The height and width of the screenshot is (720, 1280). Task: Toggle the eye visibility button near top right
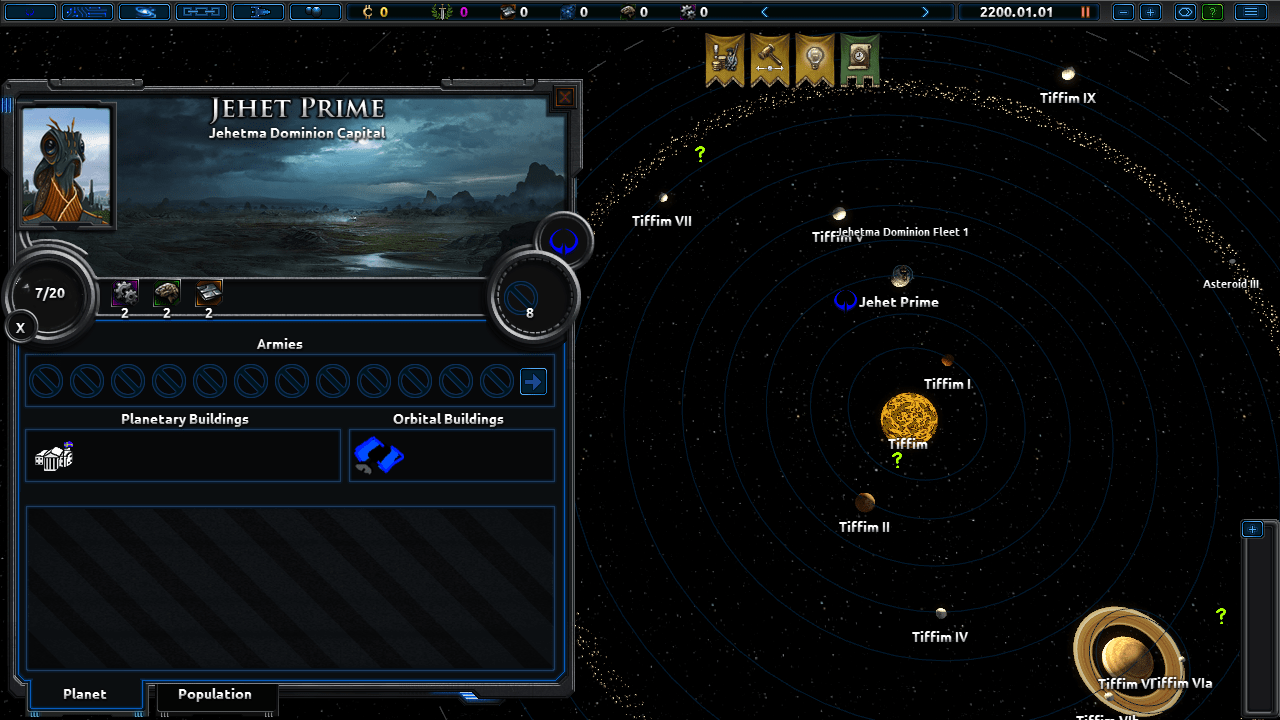[1185, 12]
